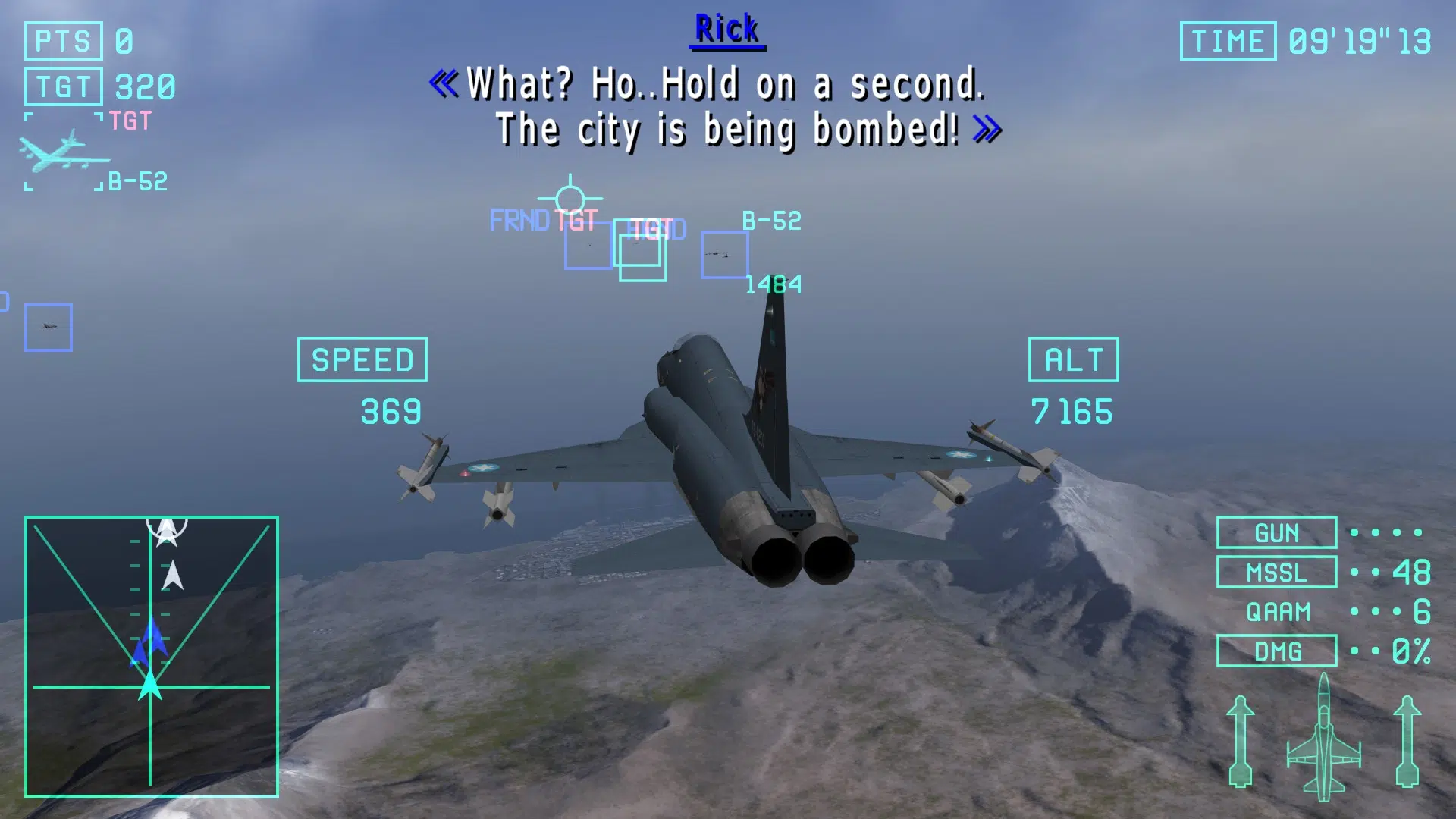Toggle the GUN weapon selection

(1276, 533)
